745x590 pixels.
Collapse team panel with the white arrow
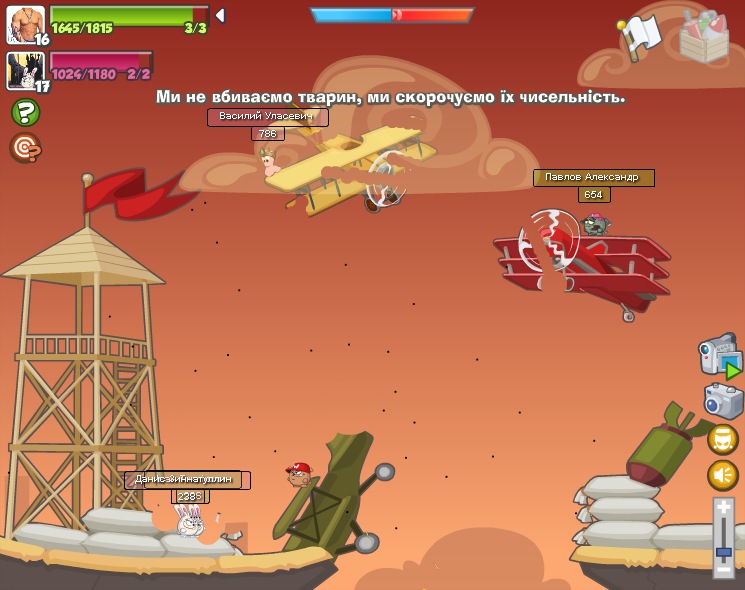(x=220, y=16)
